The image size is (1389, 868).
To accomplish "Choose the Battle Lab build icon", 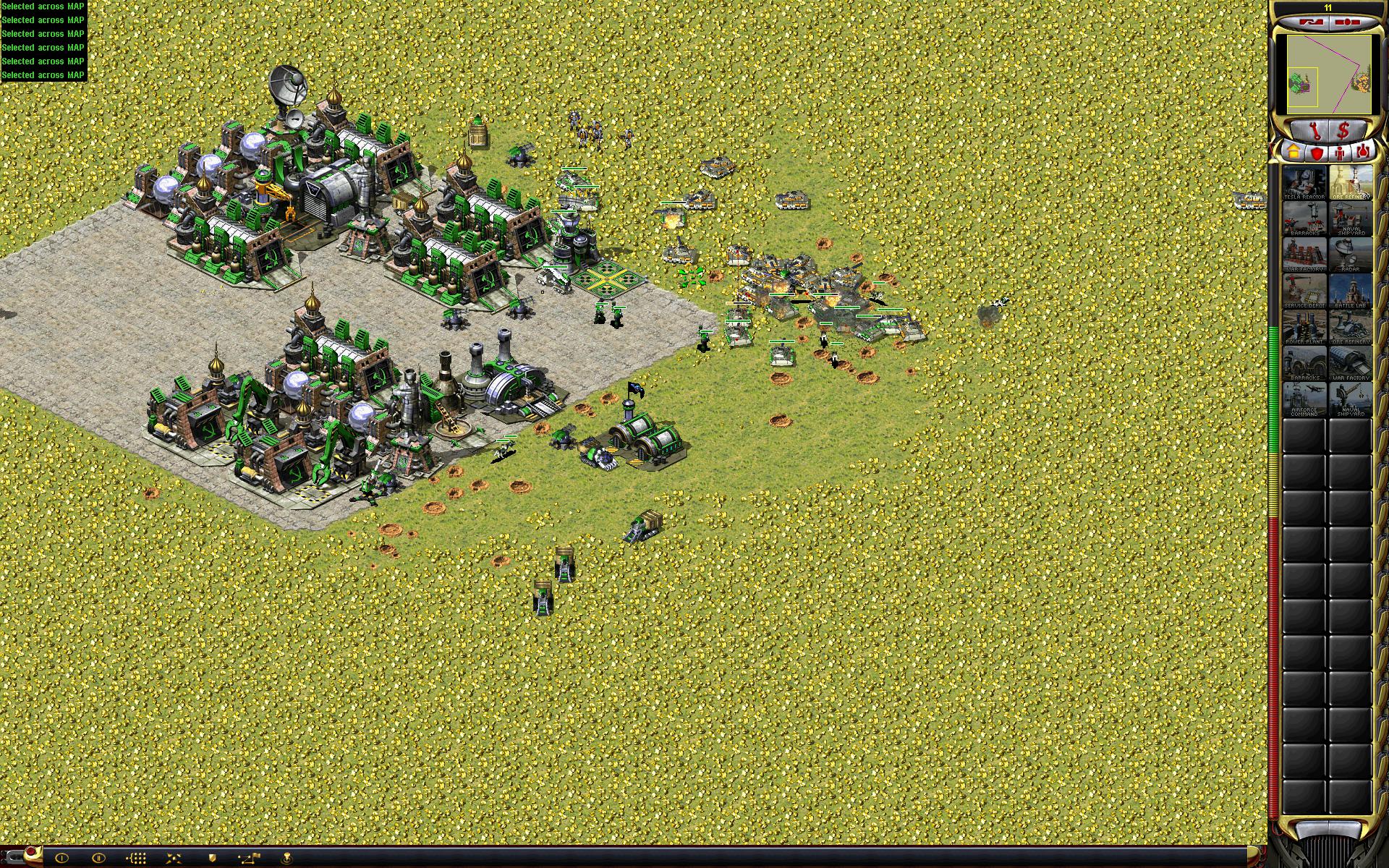I will (x=1351, y=292).
